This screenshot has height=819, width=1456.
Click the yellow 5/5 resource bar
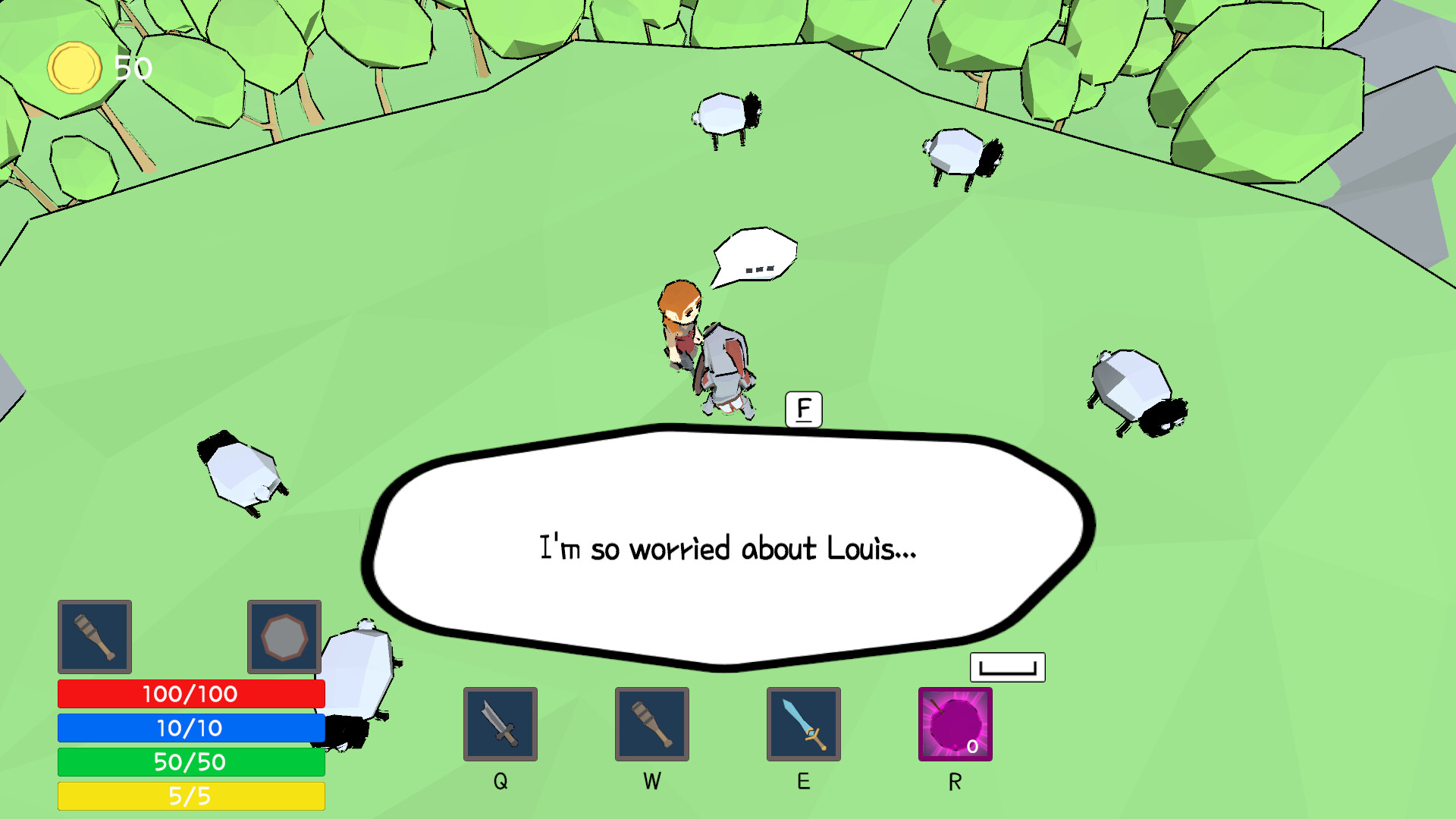(190, 796)
